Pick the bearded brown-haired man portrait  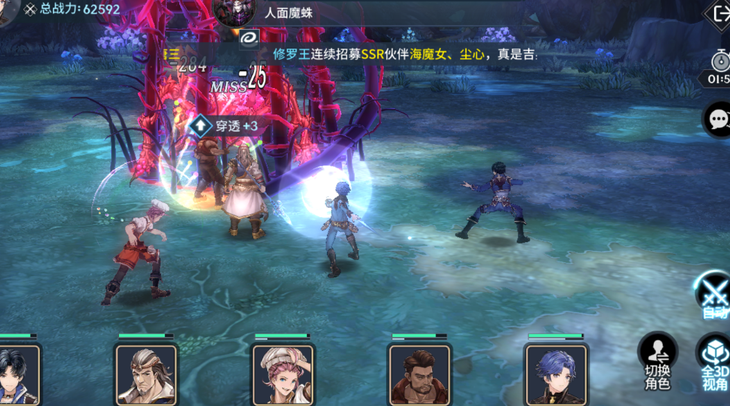click(419, 375)
